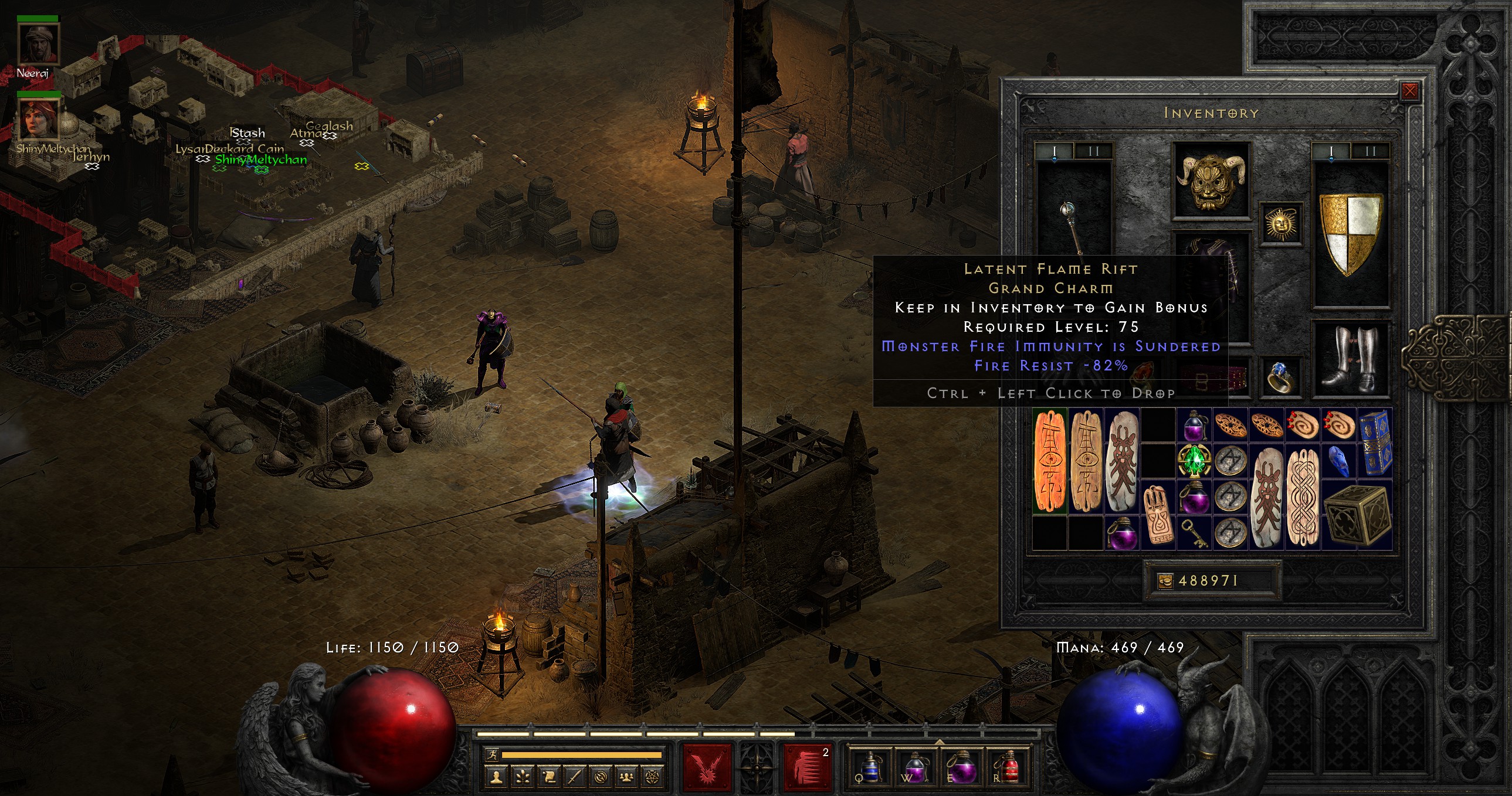The image size is (1512, 796).
Task: Use the red healing potion in the belt
Action: [x=1007, y=768]
